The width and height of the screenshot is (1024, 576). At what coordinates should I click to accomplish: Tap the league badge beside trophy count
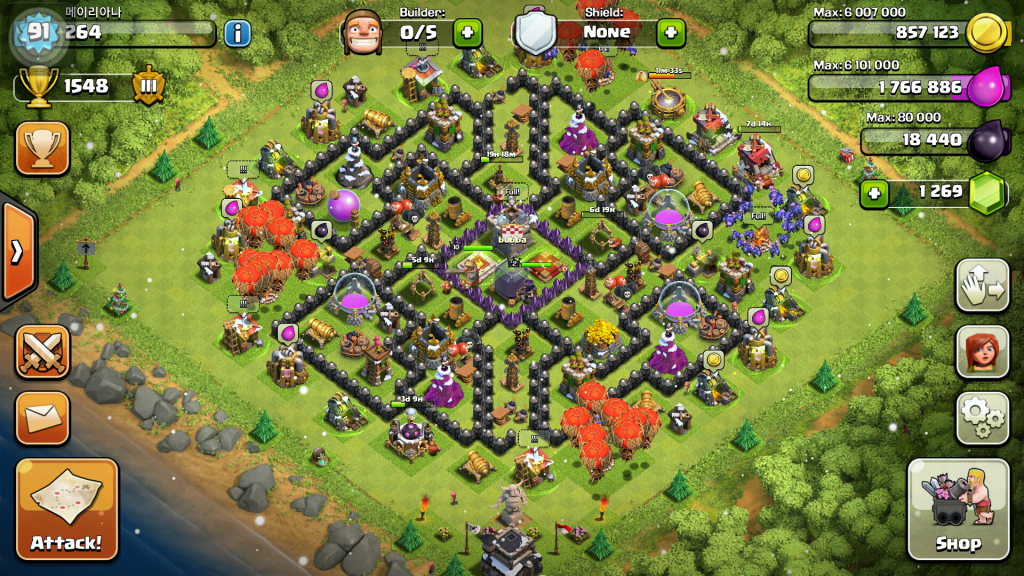coord(148,86)
